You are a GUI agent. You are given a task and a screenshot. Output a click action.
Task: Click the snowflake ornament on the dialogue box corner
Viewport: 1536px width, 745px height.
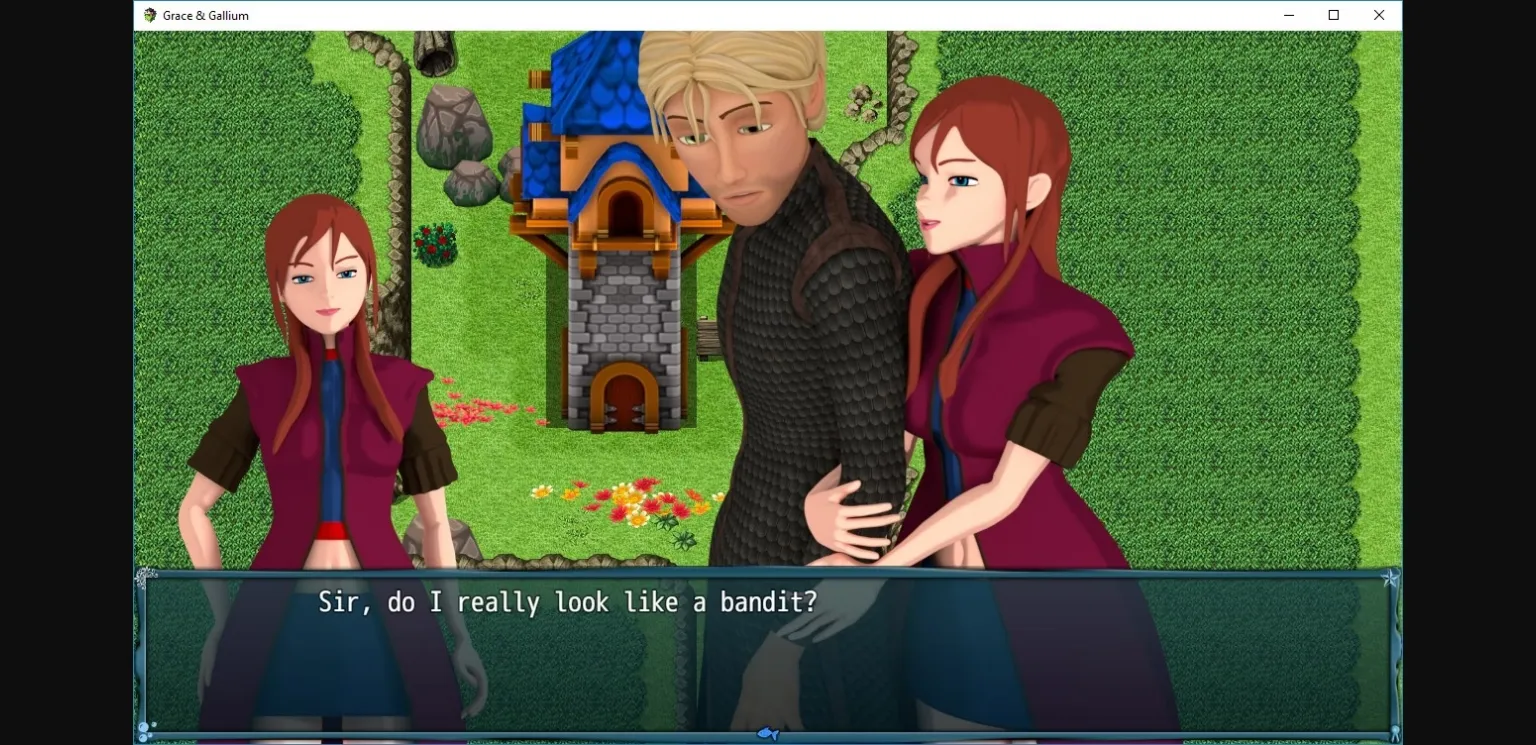coord(147,575)
